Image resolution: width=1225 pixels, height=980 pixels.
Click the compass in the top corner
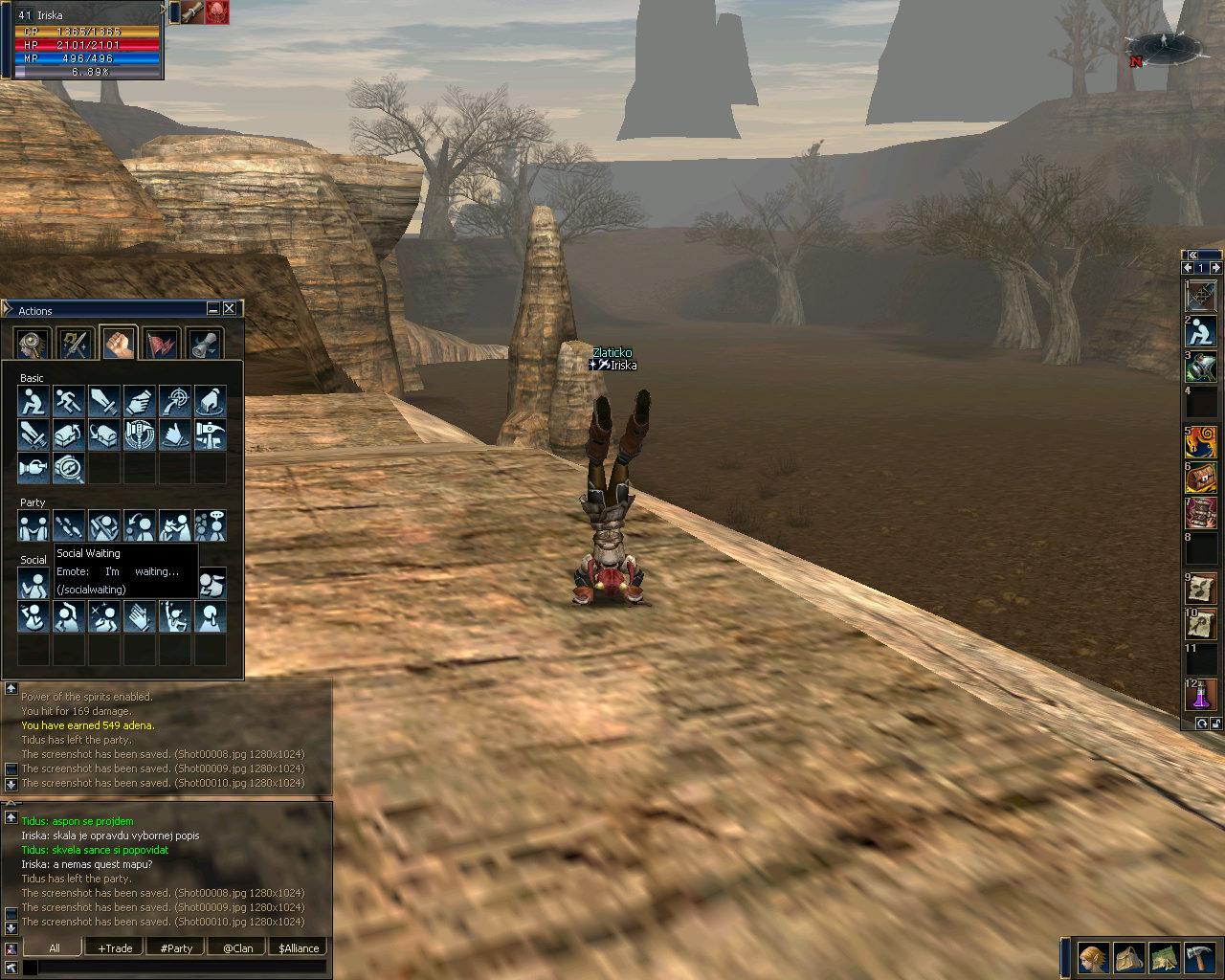click(1164, 47)
